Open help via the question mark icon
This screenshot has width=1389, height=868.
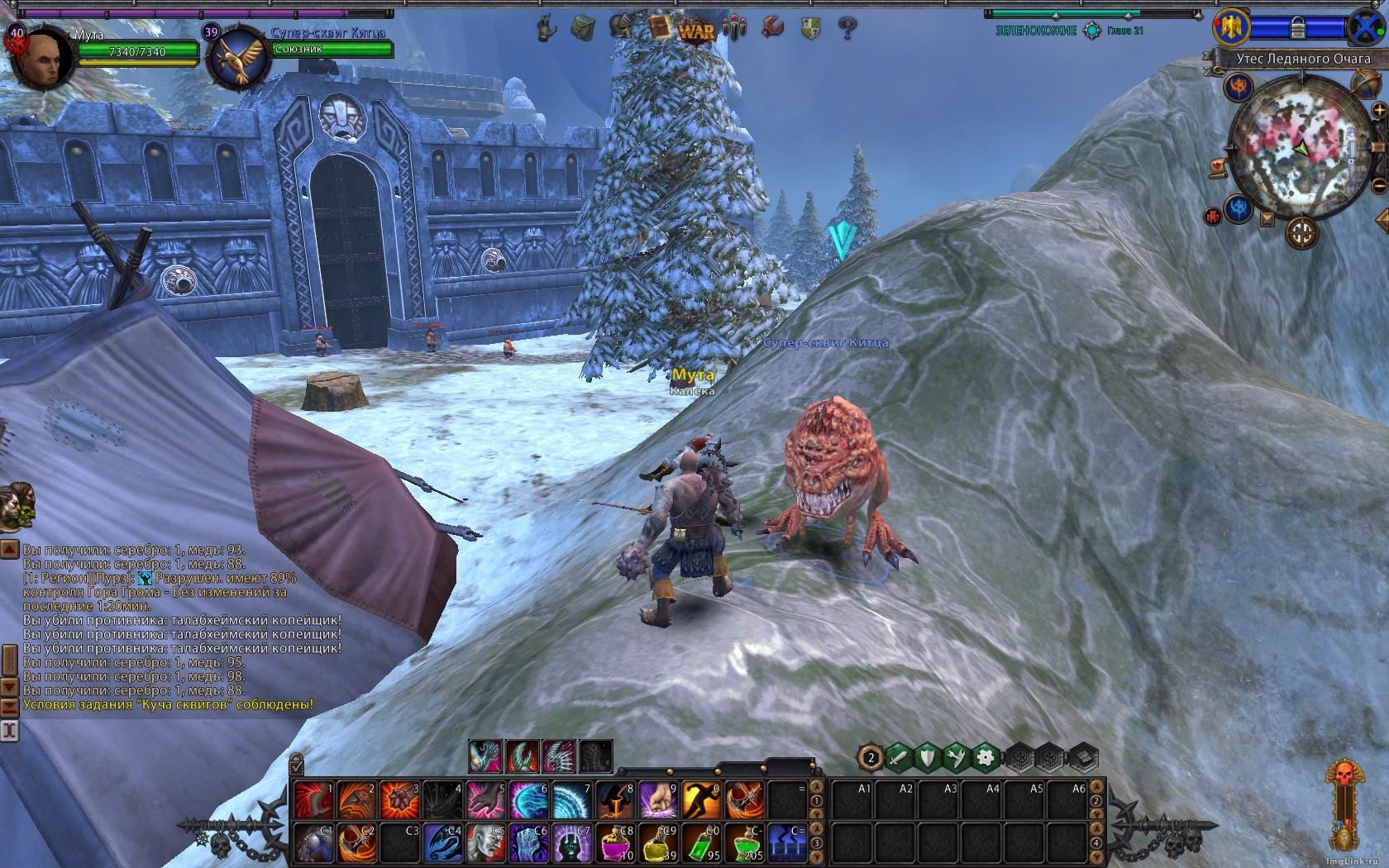coord(847,29)
